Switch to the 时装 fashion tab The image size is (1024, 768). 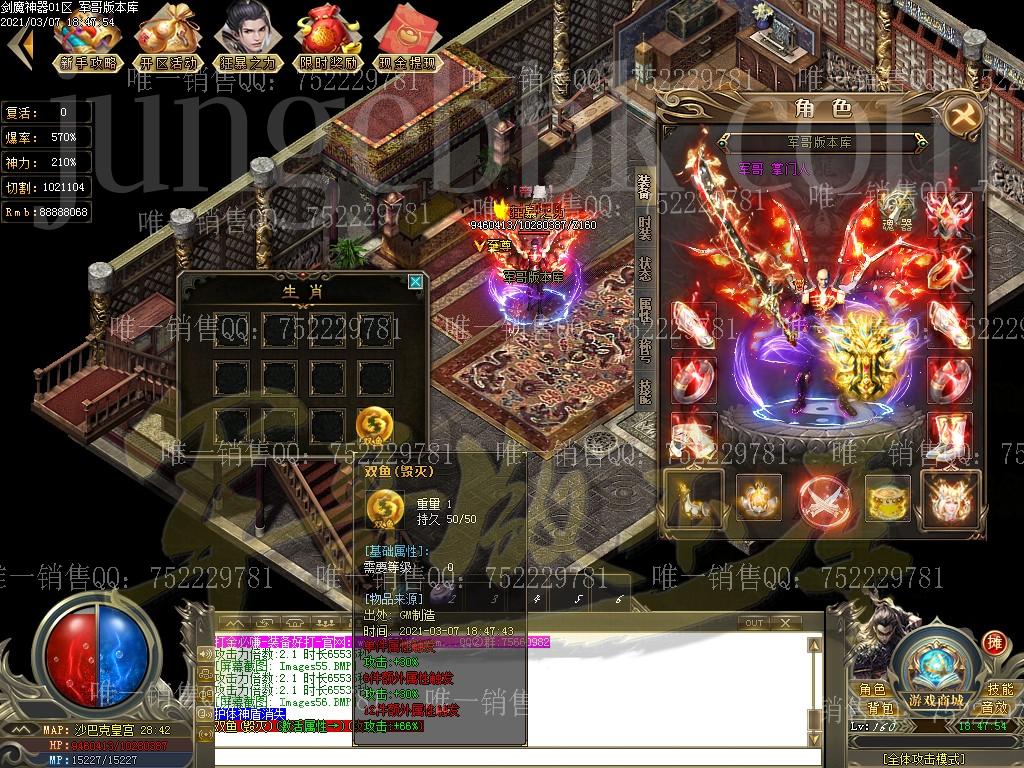(645, 227)
